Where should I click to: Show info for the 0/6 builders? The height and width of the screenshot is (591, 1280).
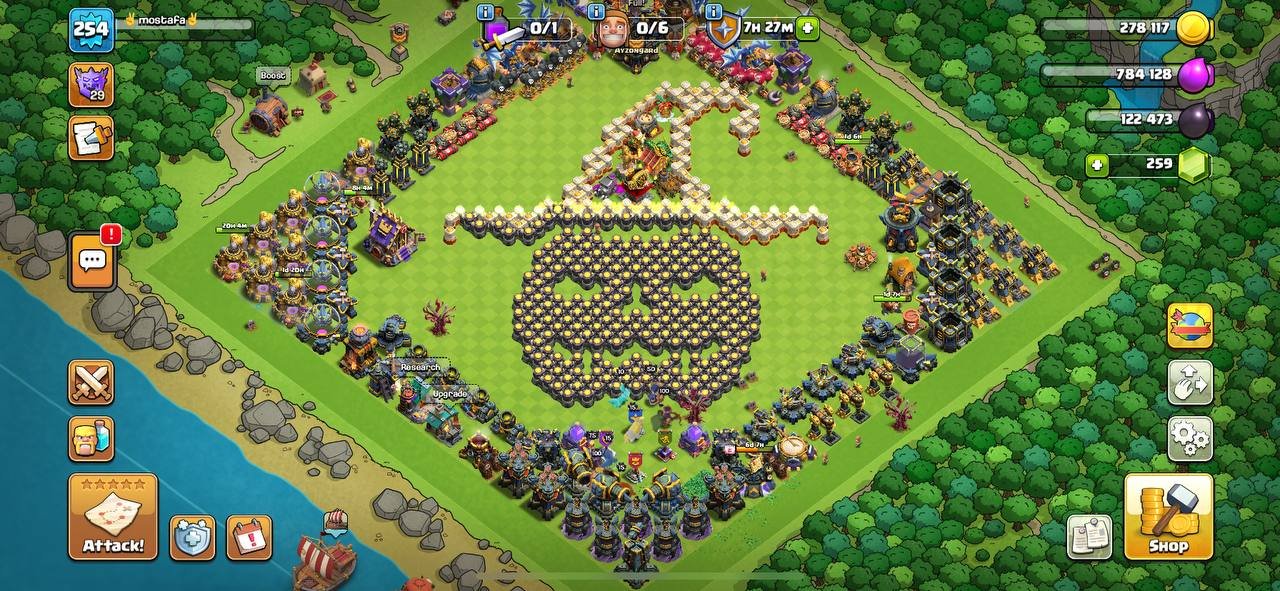pyautogui.click(x=597, y=13)
